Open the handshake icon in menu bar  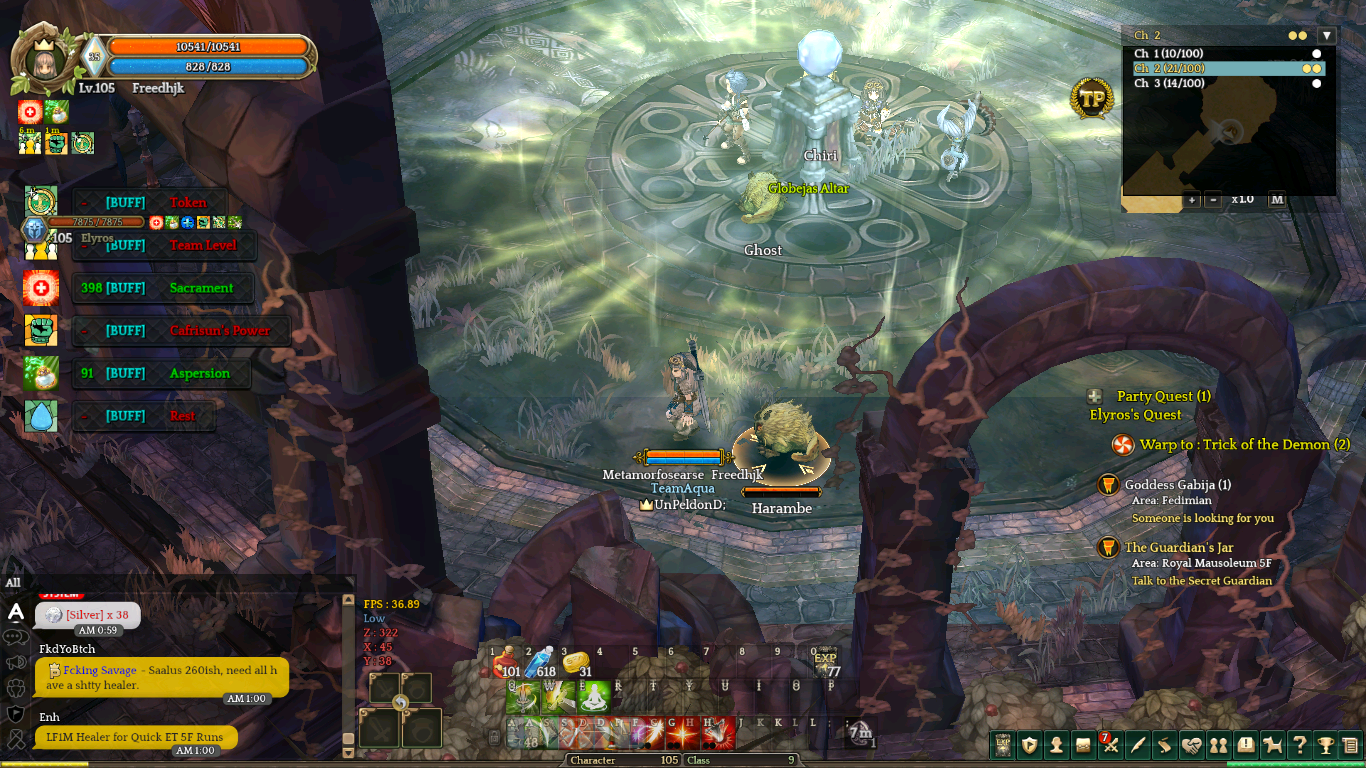[x=1192, y=745]
